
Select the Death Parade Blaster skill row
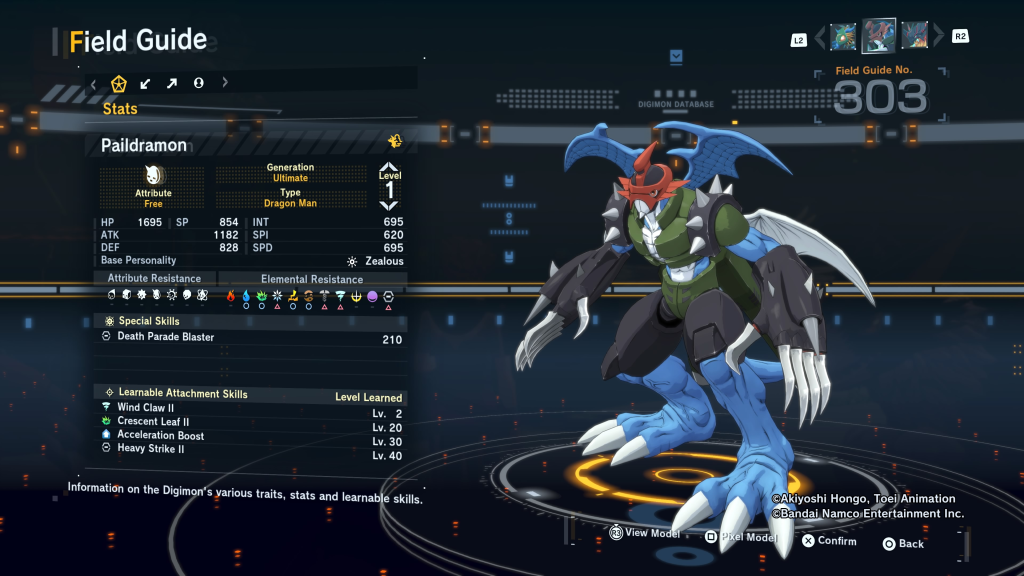252,338
